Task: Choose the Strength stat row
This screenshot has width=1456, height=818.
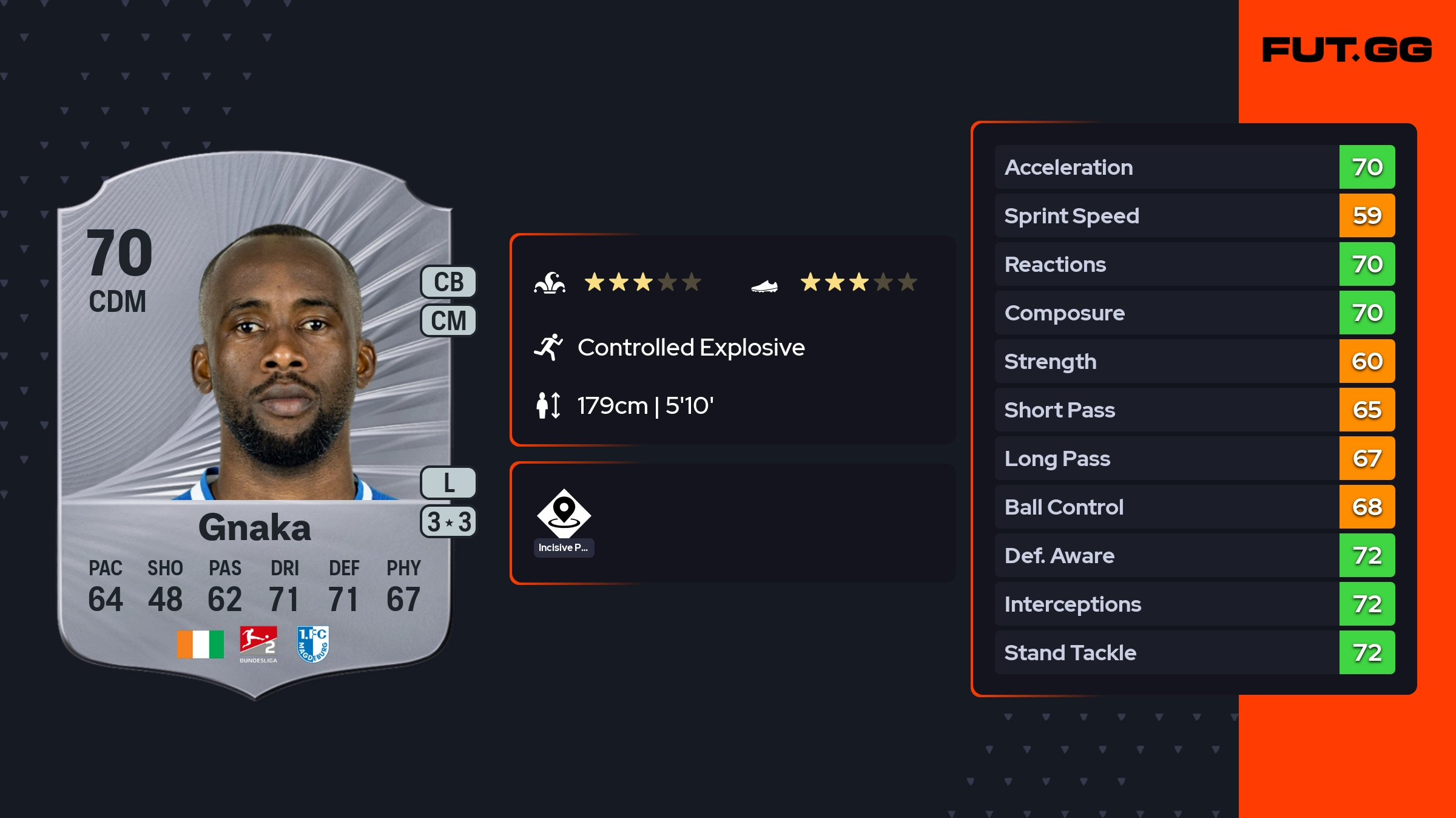Action: (1194, 361)
